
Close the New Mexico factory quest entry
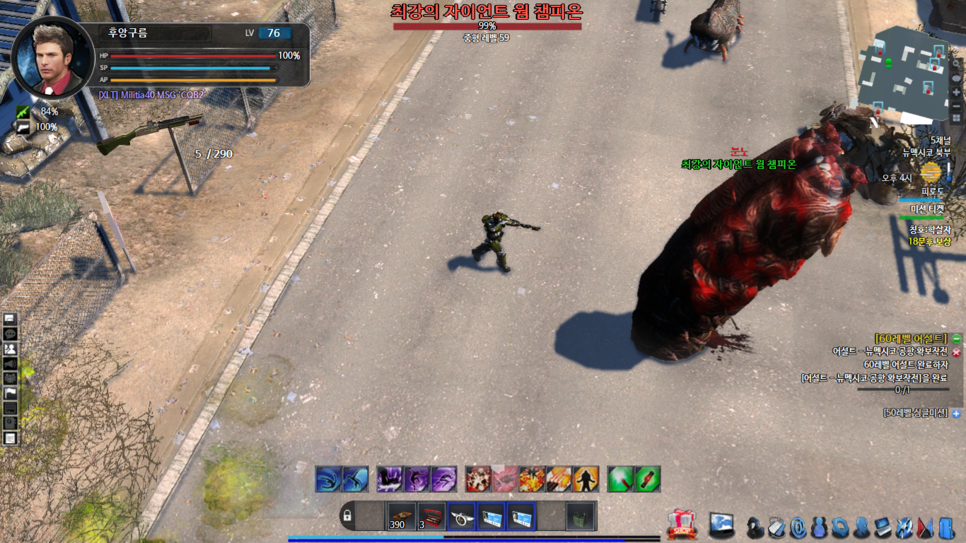956,352
